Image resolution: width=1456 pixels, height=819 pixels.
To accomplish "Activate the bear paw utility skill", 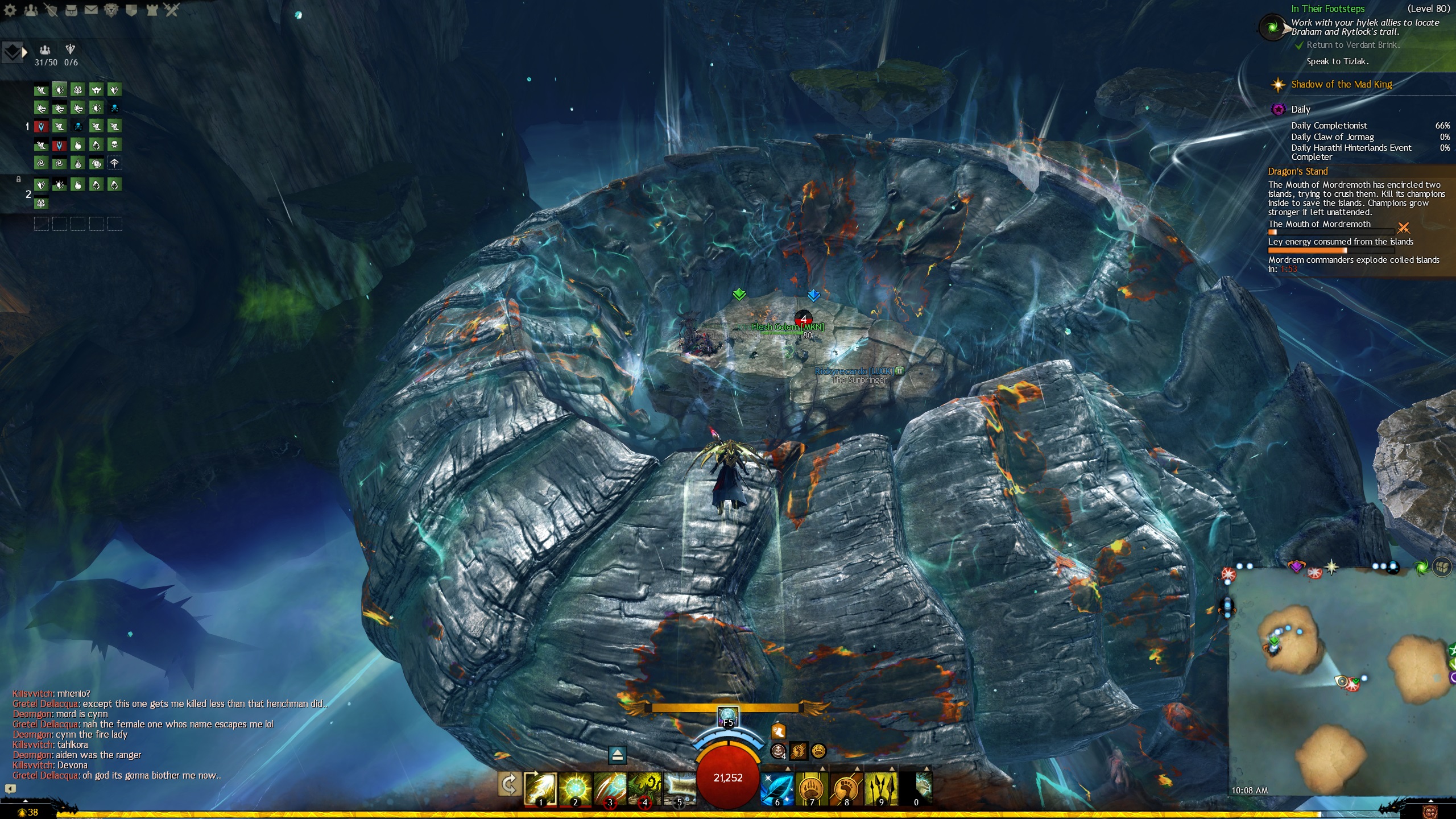I will (812, 788).
